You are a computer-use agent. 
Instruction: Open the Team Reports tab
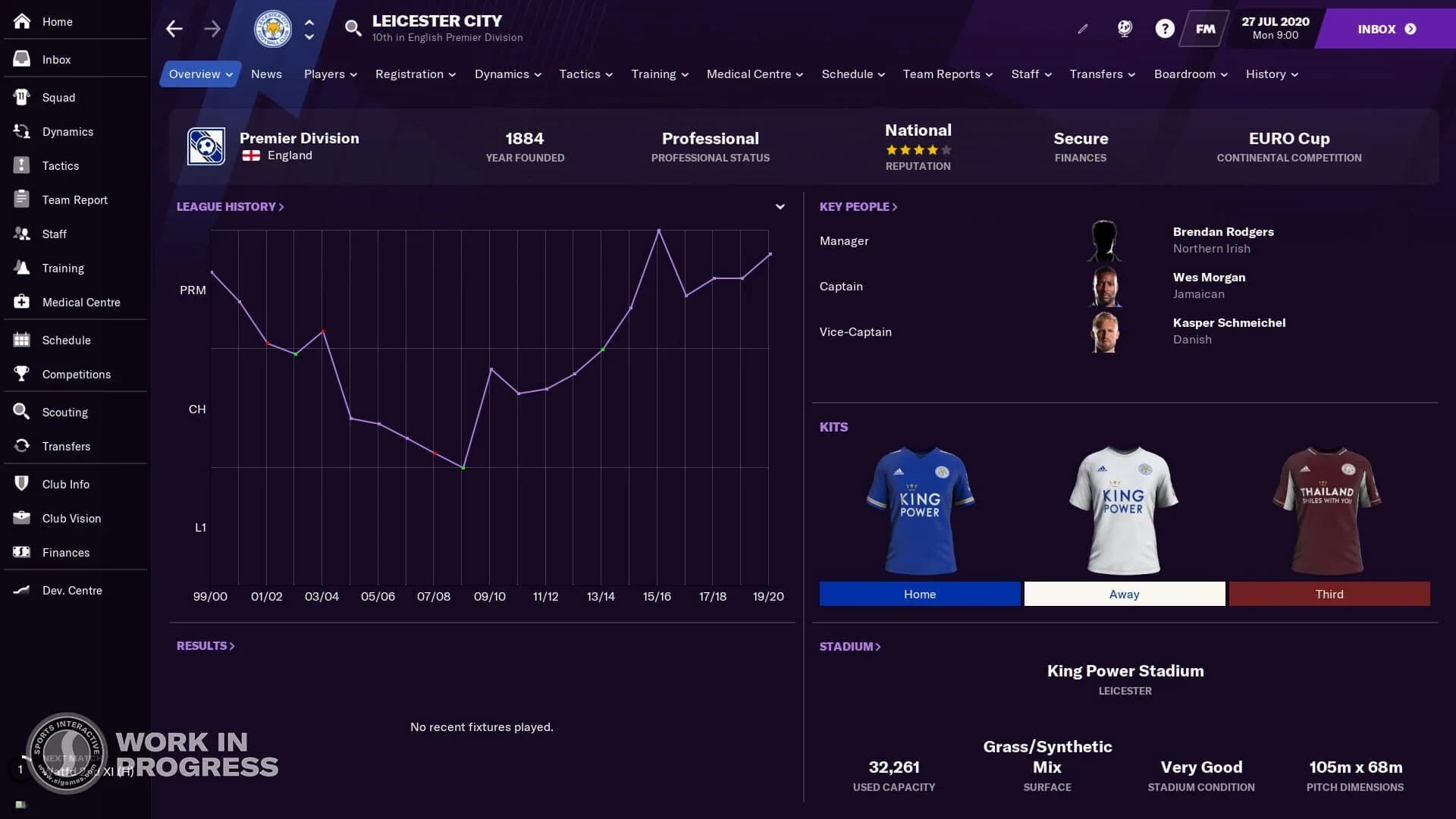pyautogui.click(x=946, y=74)
